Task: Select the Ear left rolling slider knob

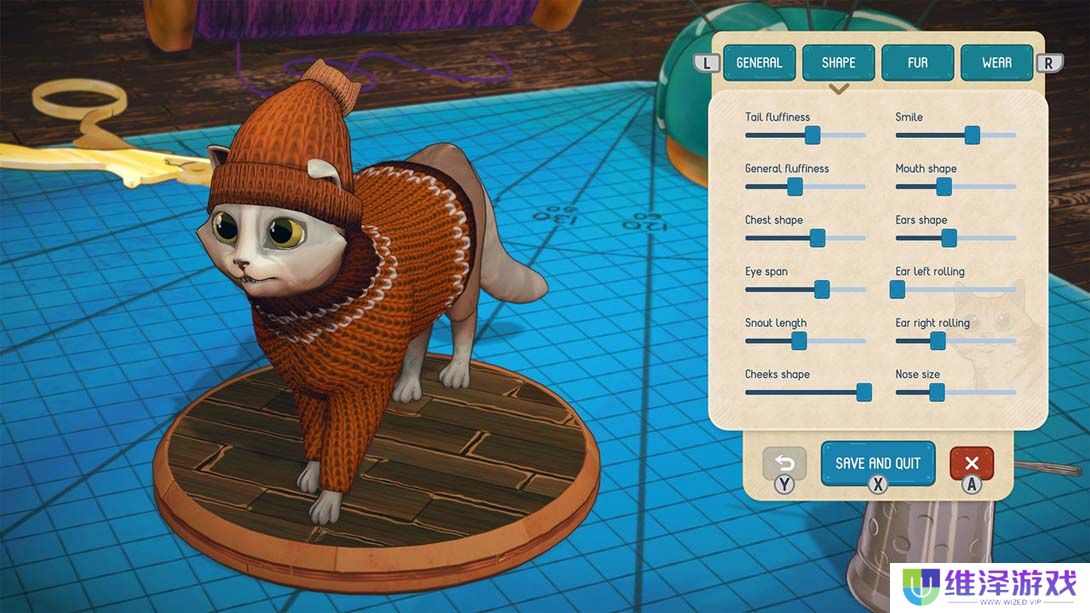Action: tap(897, 289)
